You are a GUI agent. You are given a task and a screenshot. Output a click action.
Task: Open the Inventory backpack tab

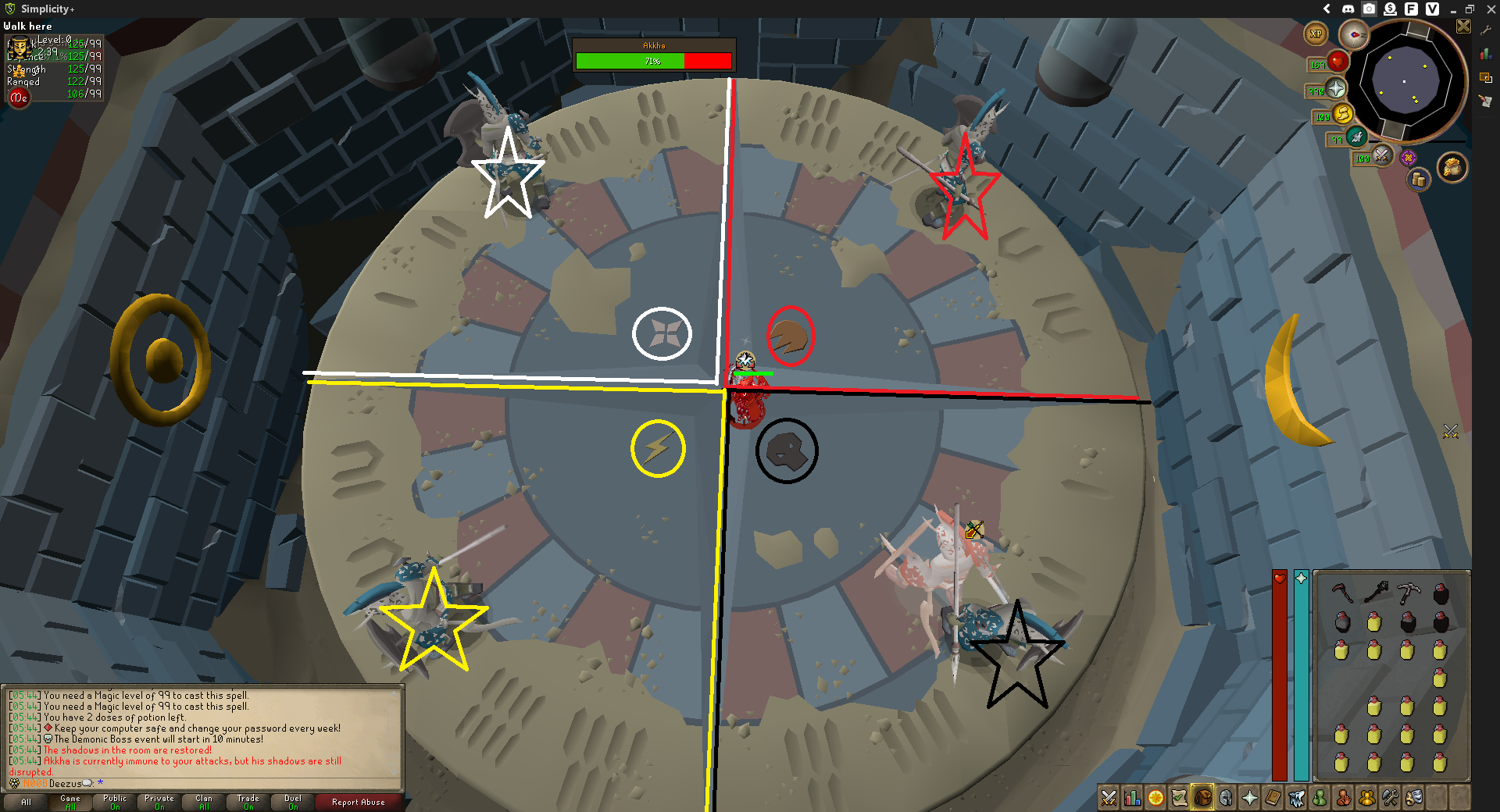pos(1204,799)
